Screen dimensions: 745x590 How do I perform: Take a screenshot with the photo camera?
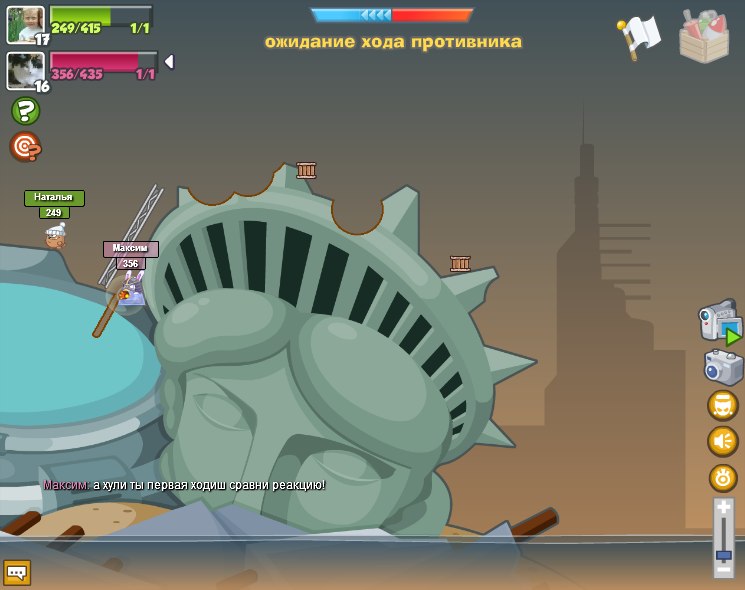[x=722, y=367]
